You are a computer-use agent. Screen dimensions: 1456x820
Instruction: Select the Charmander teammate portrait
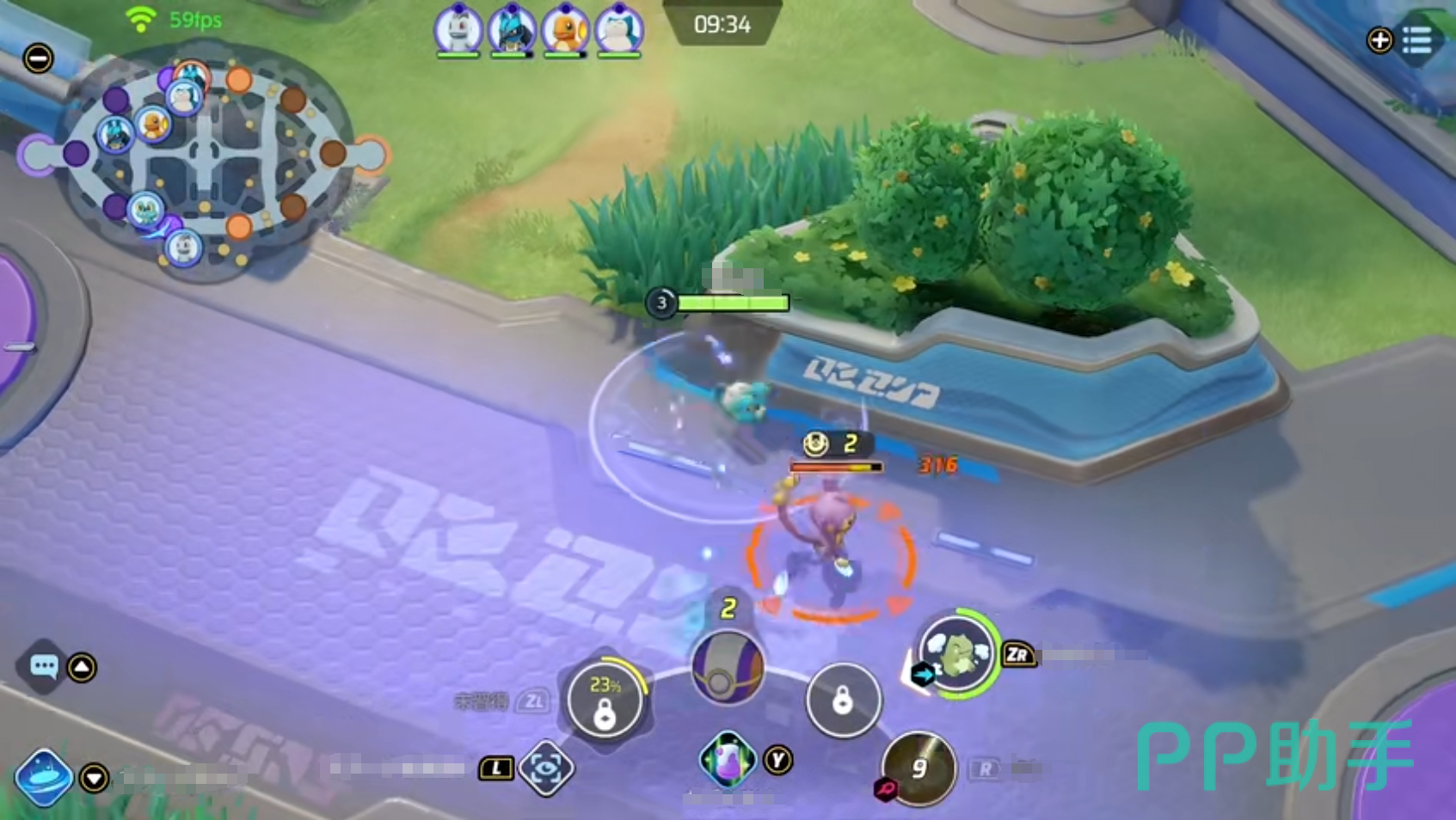pyautogui.click(x=565, y=31)
